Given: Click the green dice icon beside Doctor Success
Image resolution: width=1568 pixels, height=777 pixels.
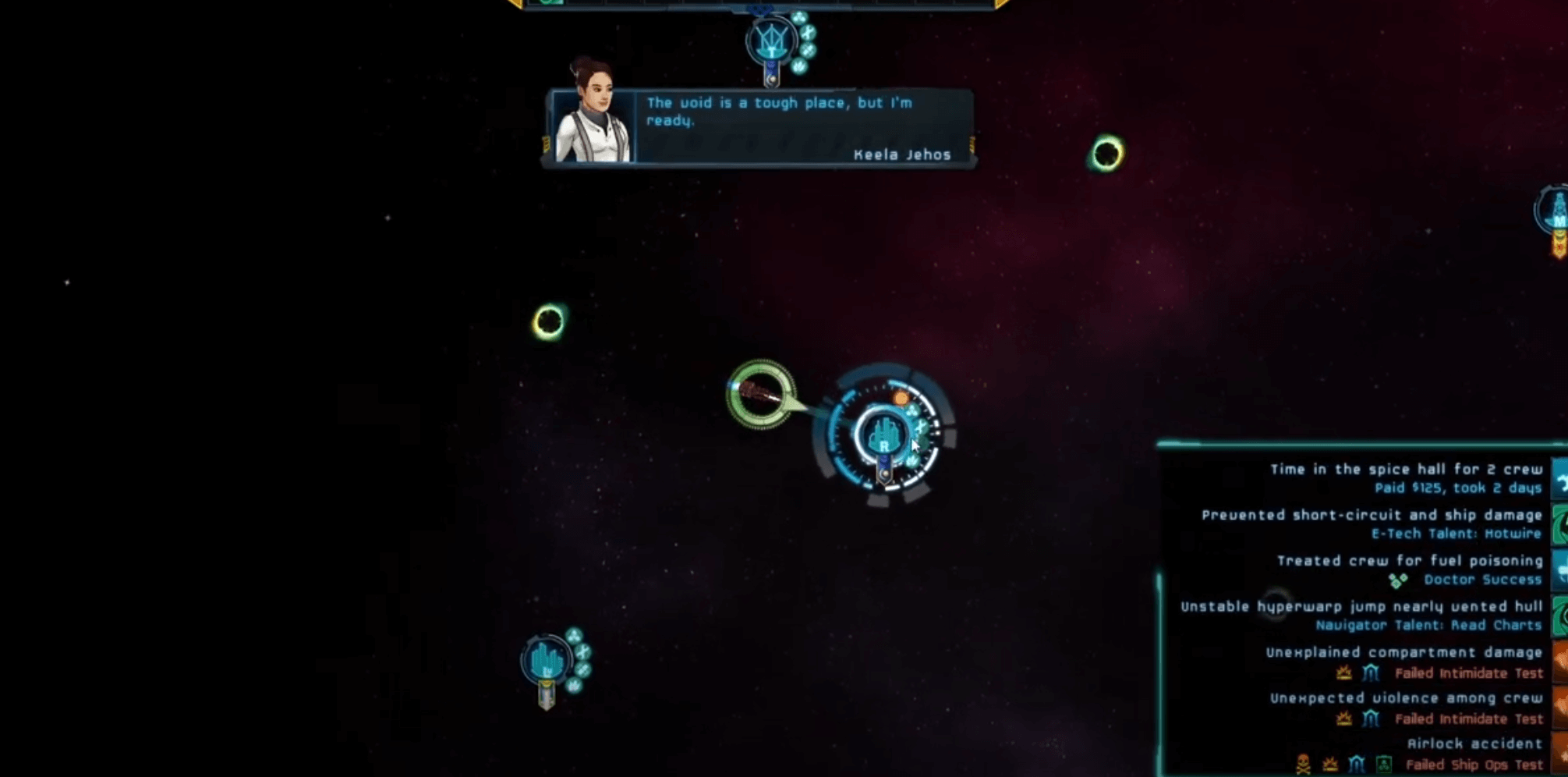Looking at the screenshot, I should [x=1398, y=580].
